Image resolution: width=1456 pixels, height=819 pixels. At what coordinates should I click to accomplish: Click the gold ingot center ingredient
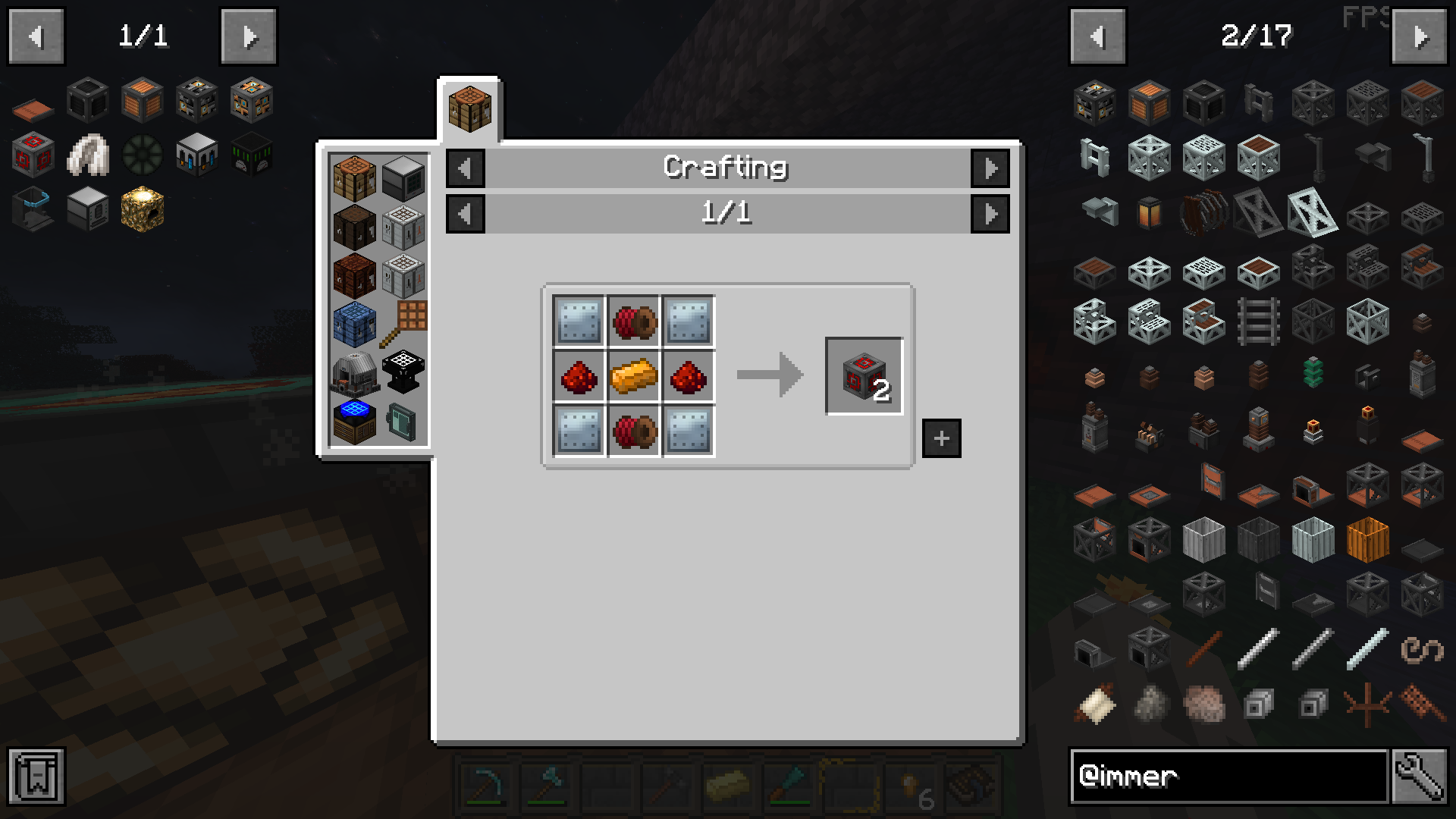633,376
